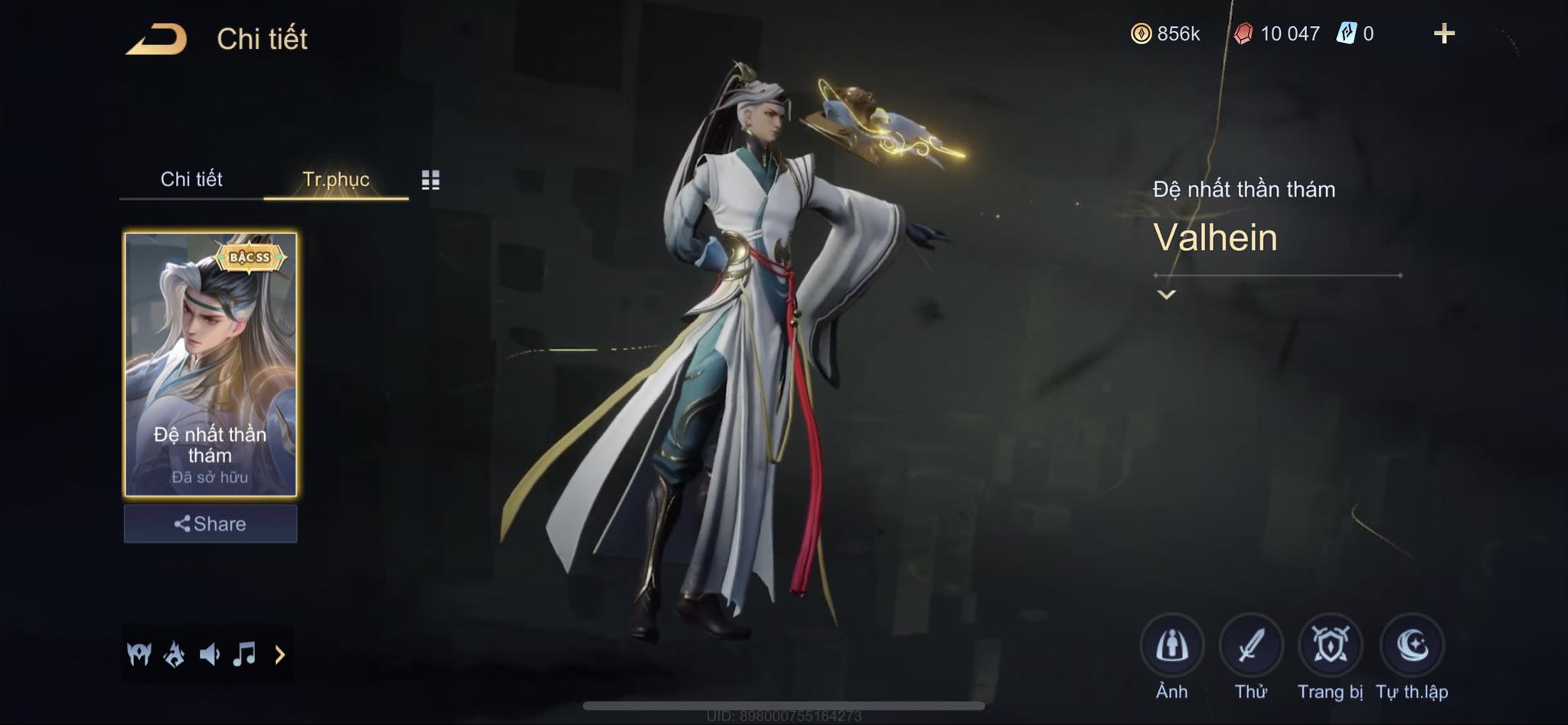Tap the speaker sound icon

[x=209, y=655]
